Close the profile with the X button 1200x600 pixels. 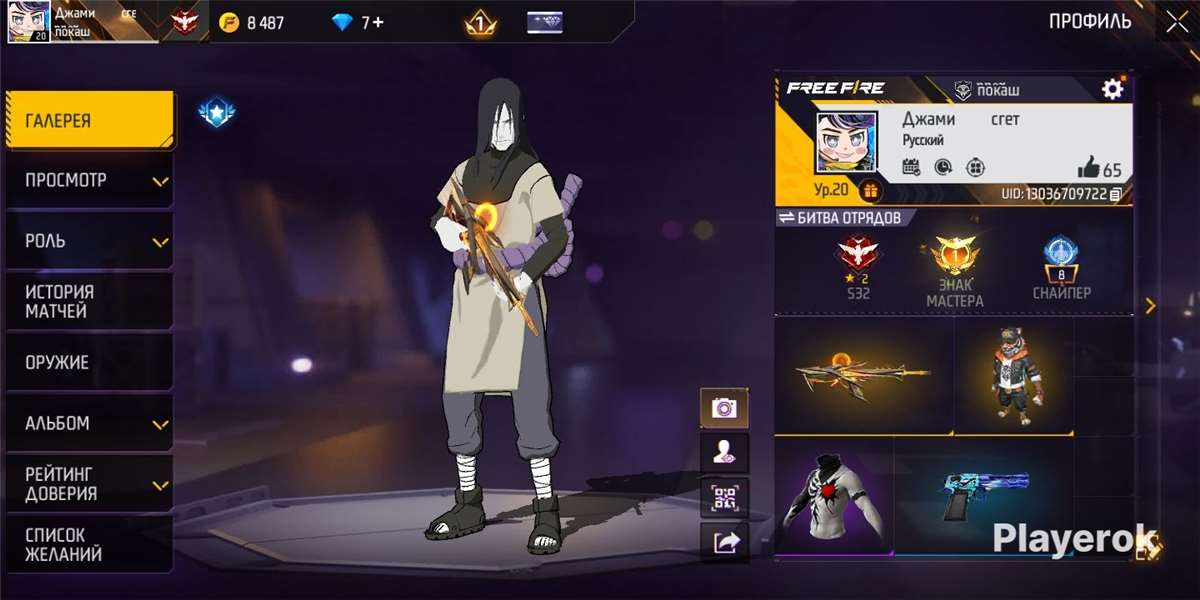pyautogui.click(x=1172, y=22)
